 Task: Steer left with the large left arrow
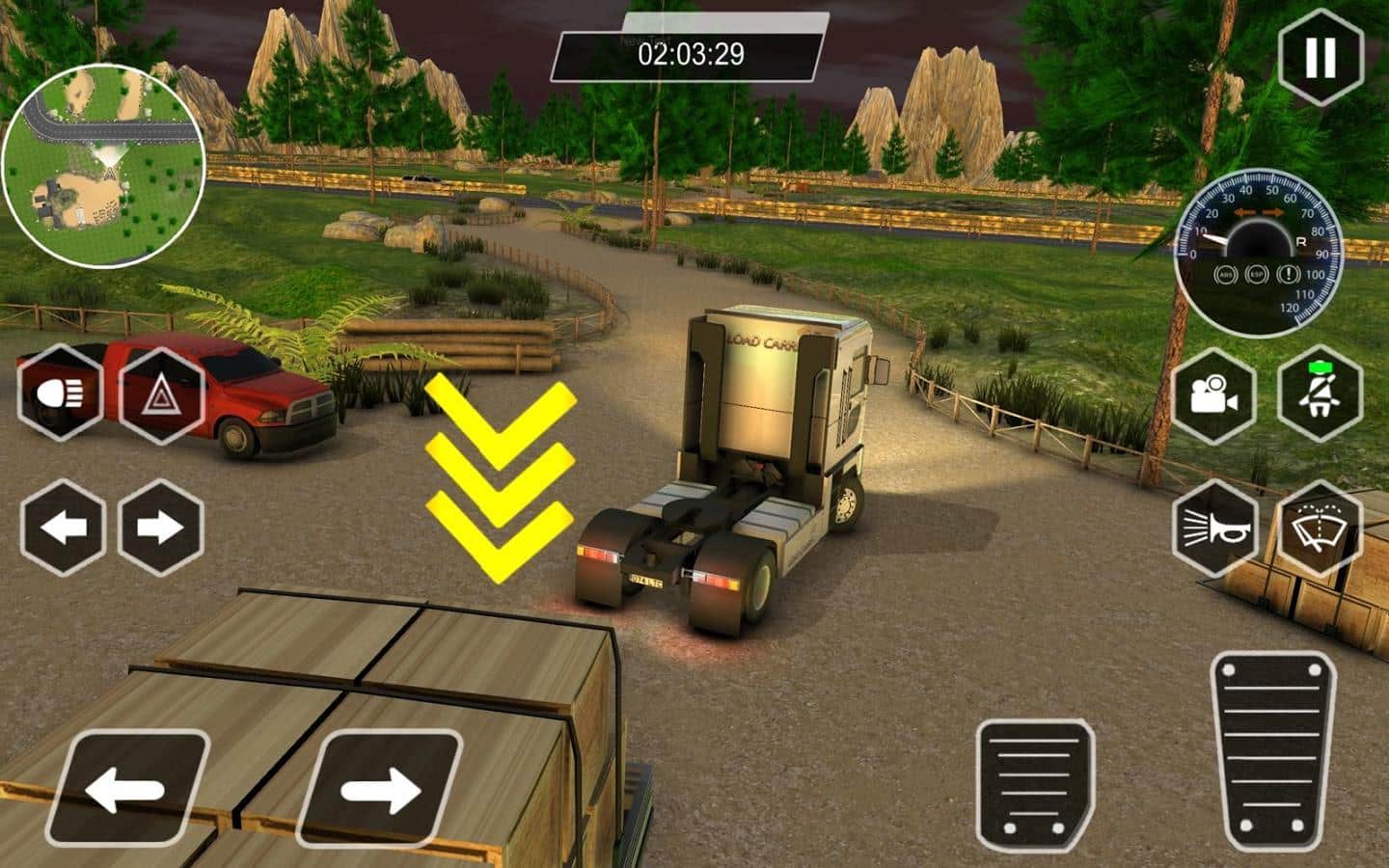(x=127, y=789)
